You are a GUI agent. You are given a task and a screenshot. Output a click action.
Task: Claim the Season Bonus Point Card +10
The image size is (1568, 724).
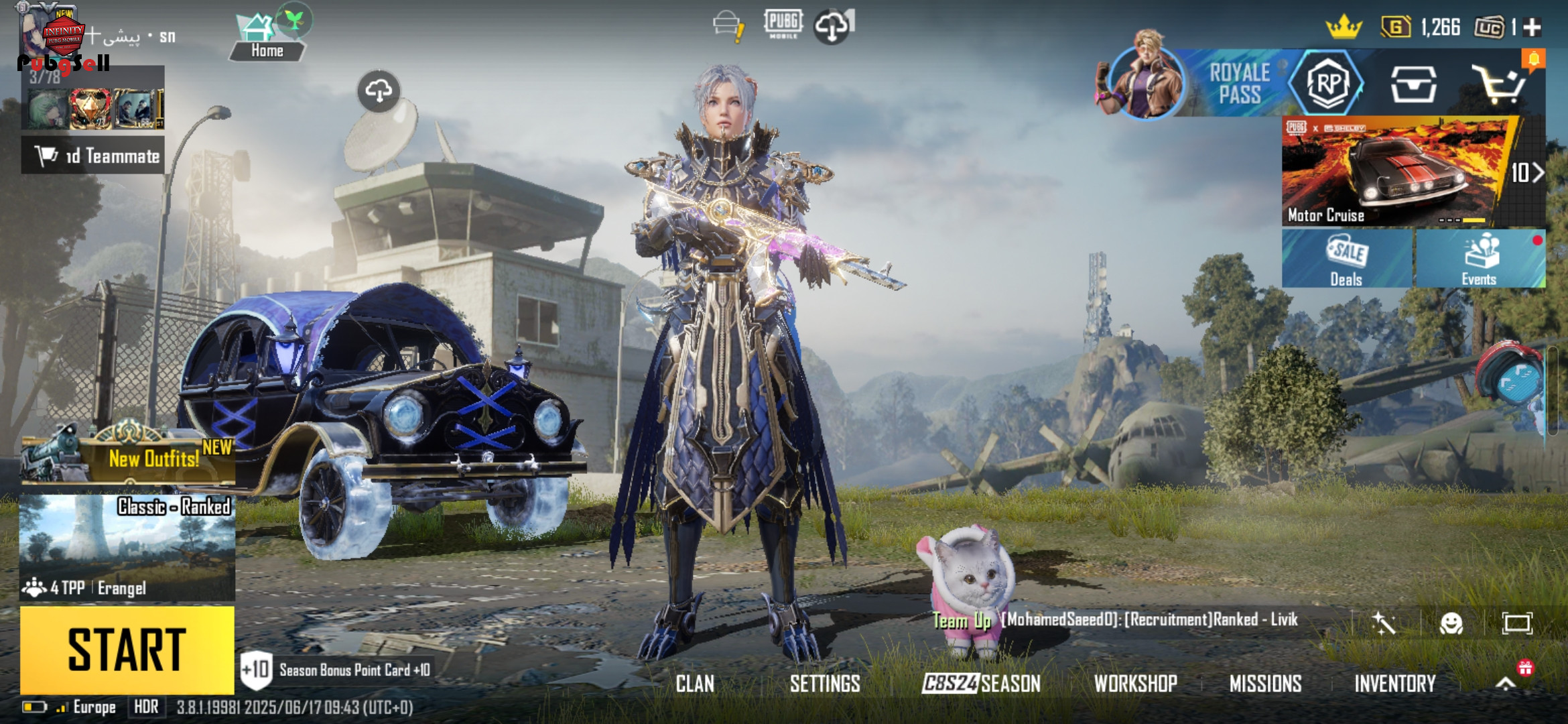pos(335,670)
